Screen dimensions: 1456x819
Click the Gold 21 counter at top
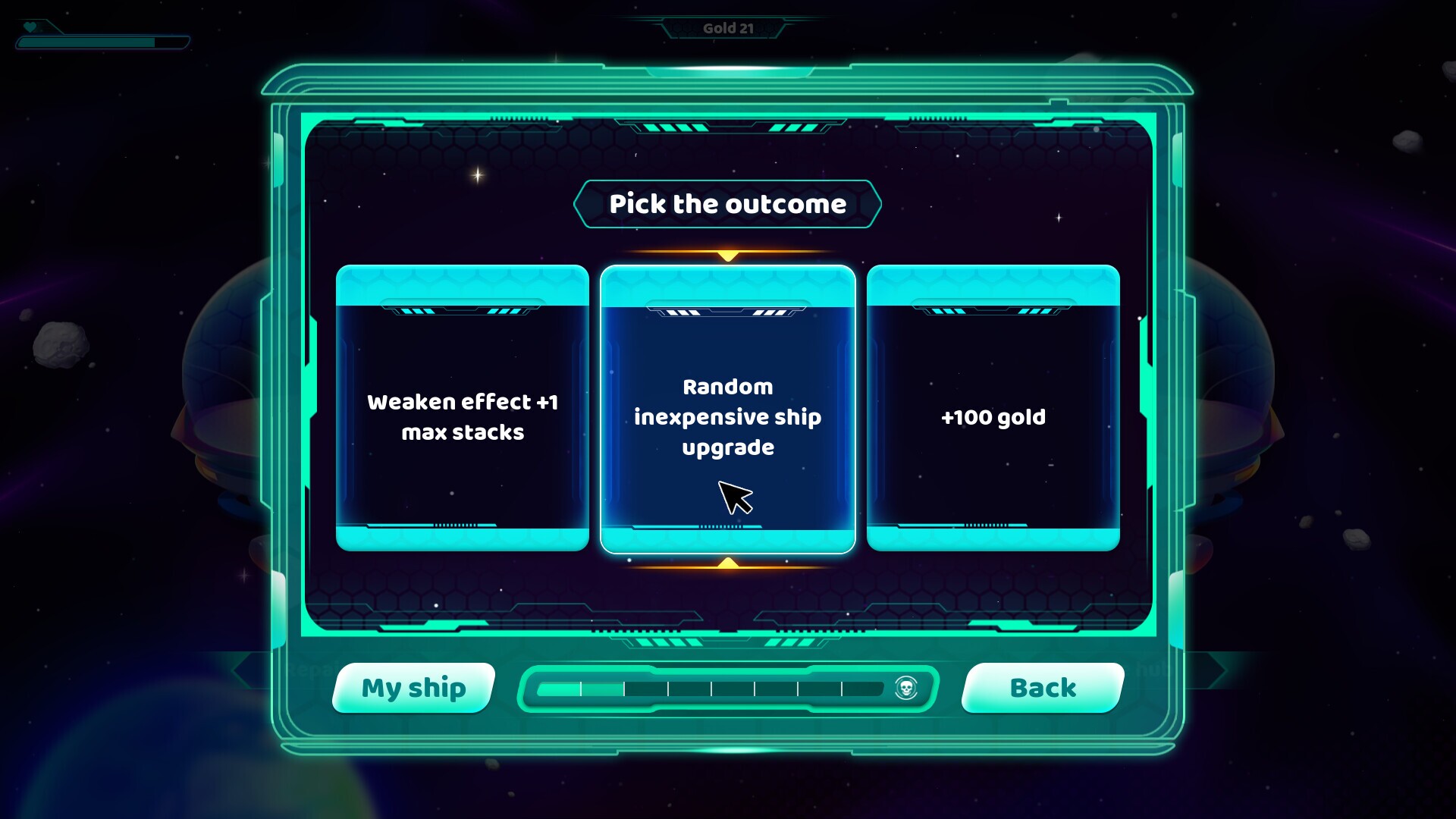click(728, 27)
